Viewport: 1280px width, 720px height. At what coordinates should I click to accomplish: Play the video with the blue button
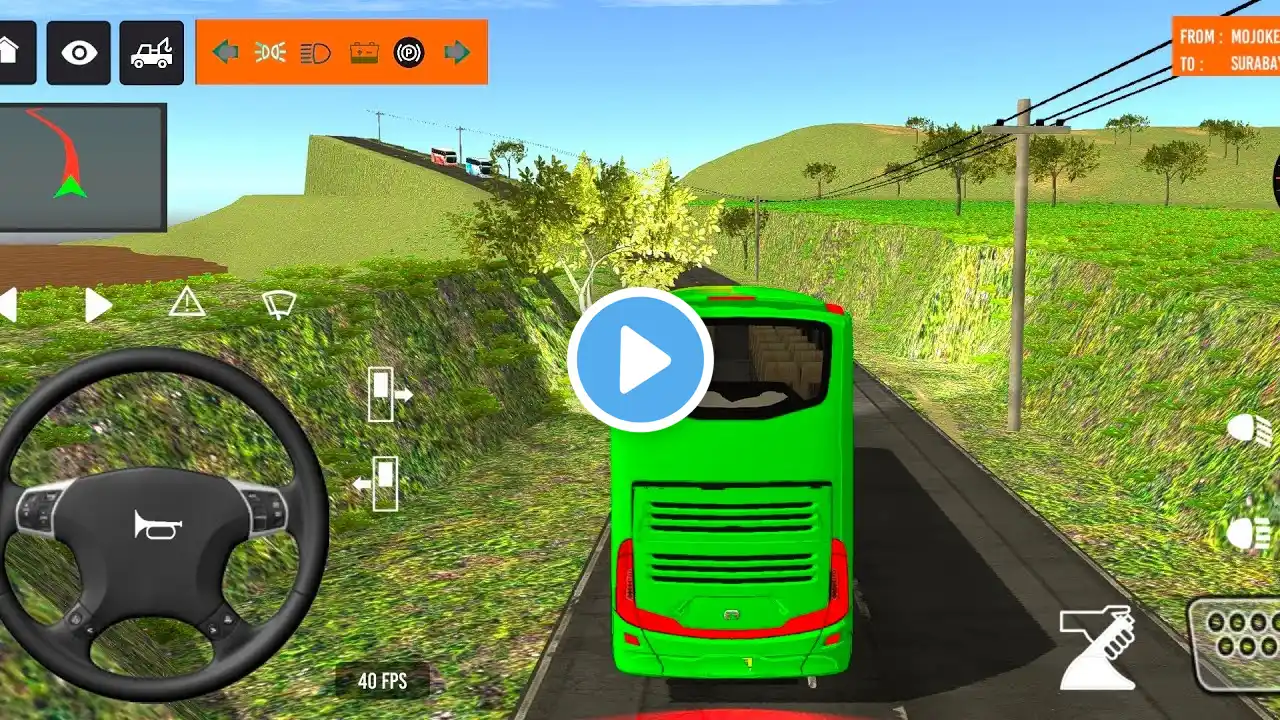(640, 360)
